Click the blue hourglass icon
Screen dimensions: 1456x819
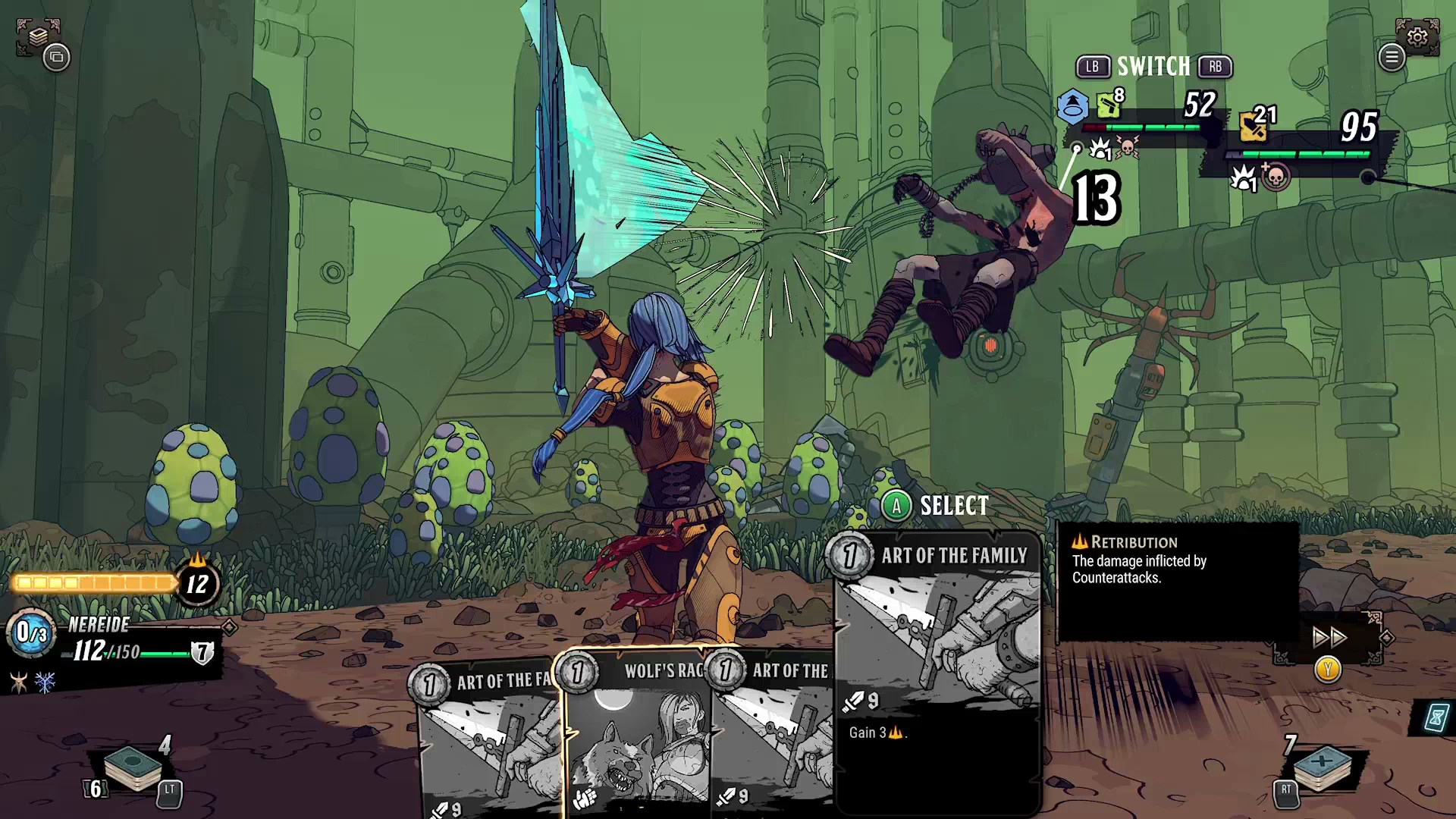tap(1436, 717)
